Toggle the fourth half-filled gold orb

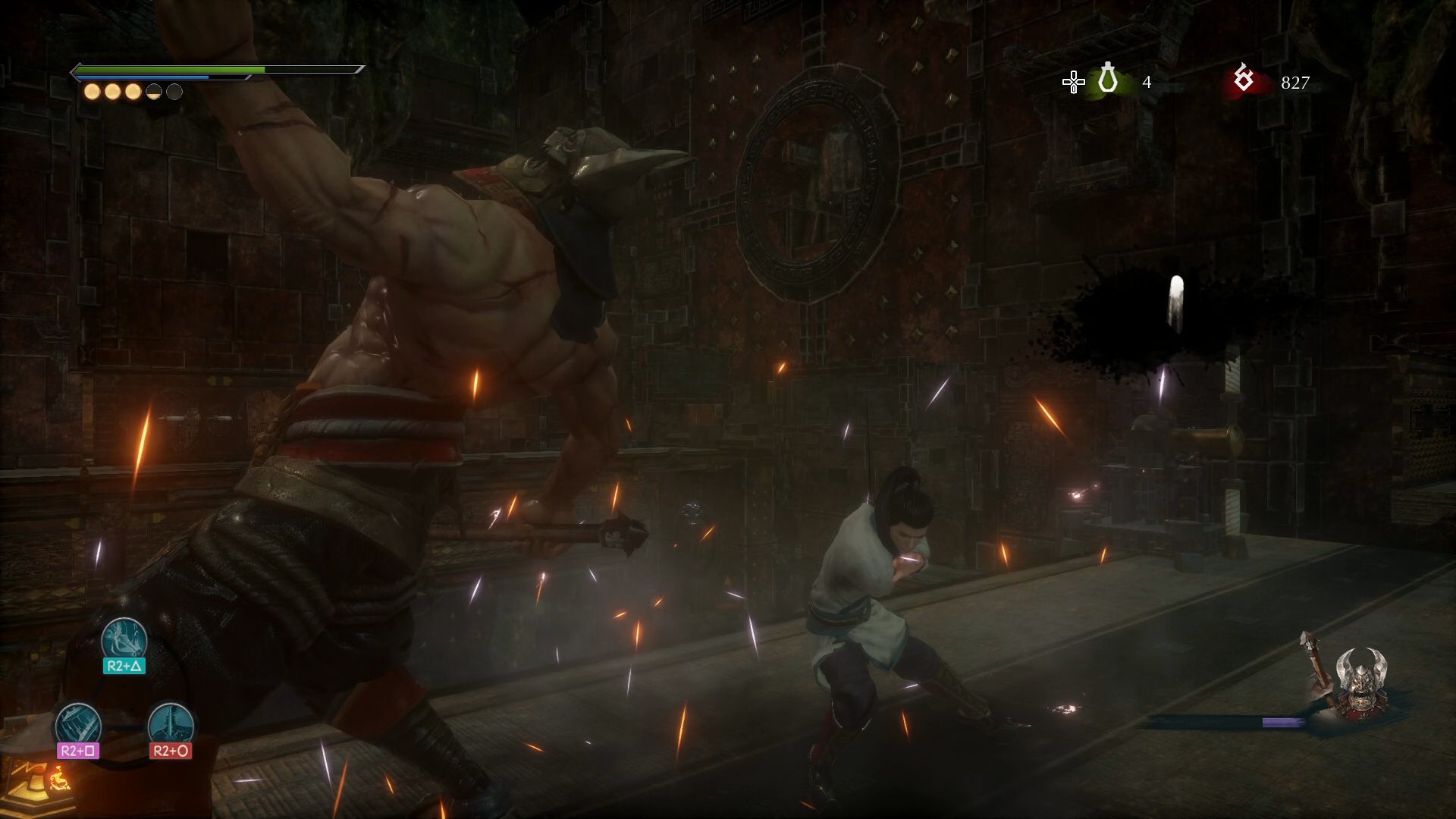pyautogui.click(x=153, y=91)
